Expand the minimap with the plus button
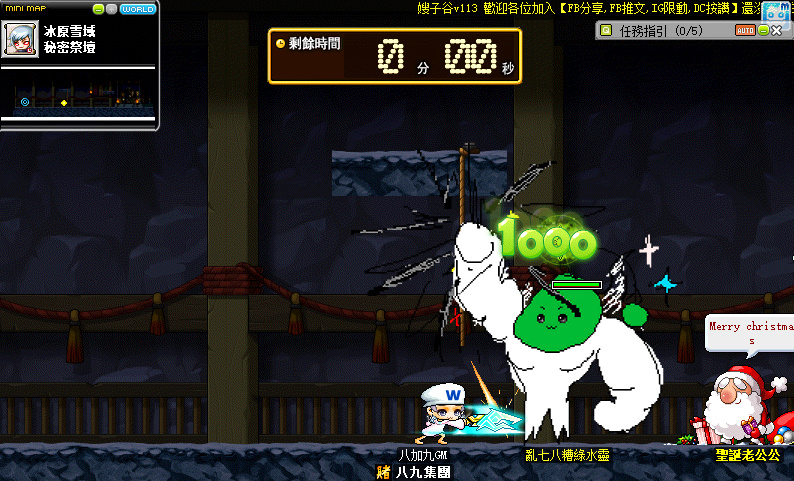 [x=112, y=9]
